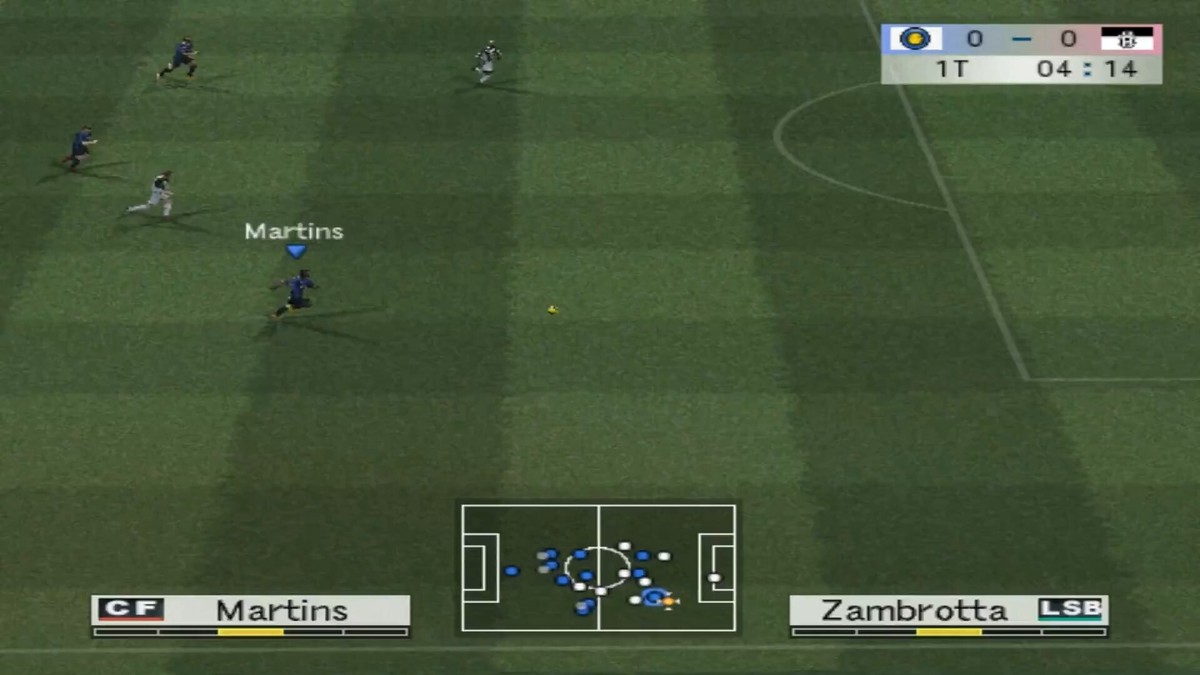The height and width of the screenshot is (675, 1200).
Task: Click the blue cursor above Martins
Action: (x=295, y=251)
